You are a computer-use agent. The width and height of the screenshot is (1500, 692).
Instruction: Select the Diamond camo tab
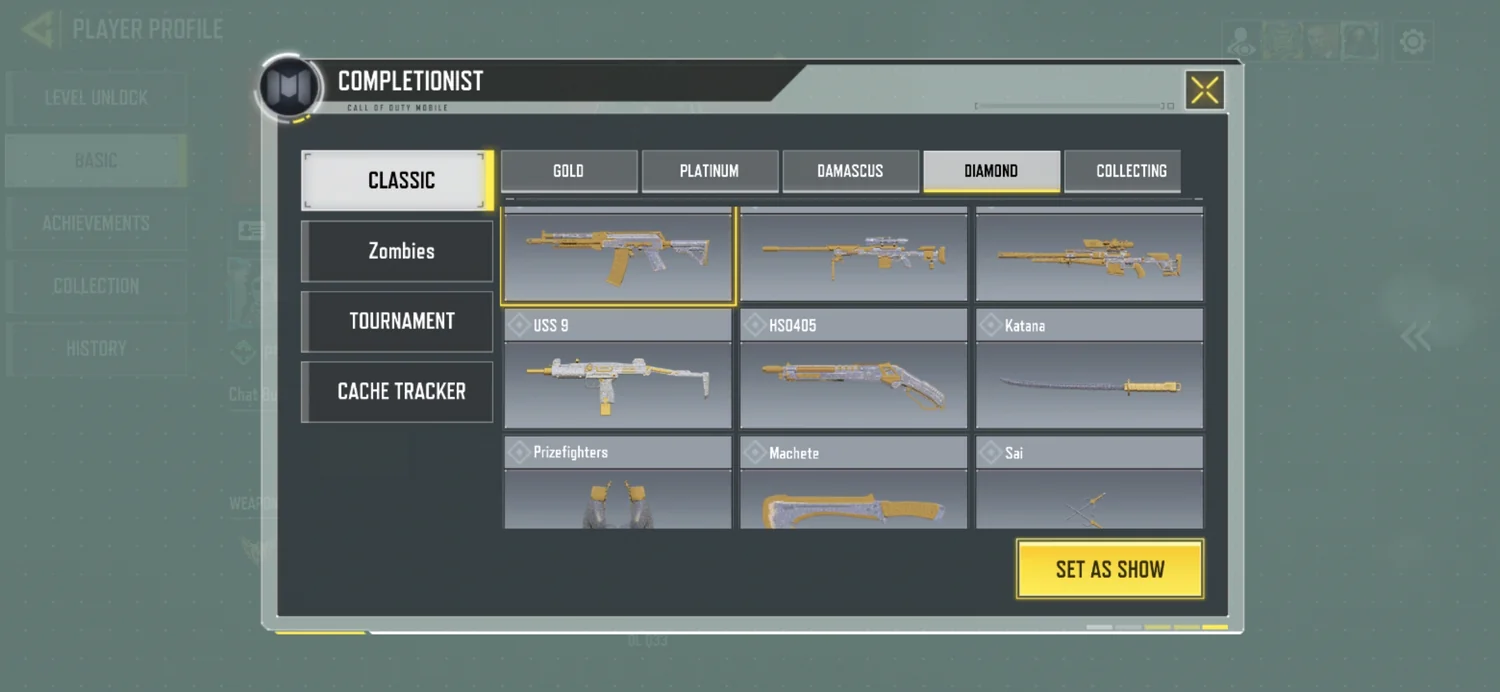[991, 171]
